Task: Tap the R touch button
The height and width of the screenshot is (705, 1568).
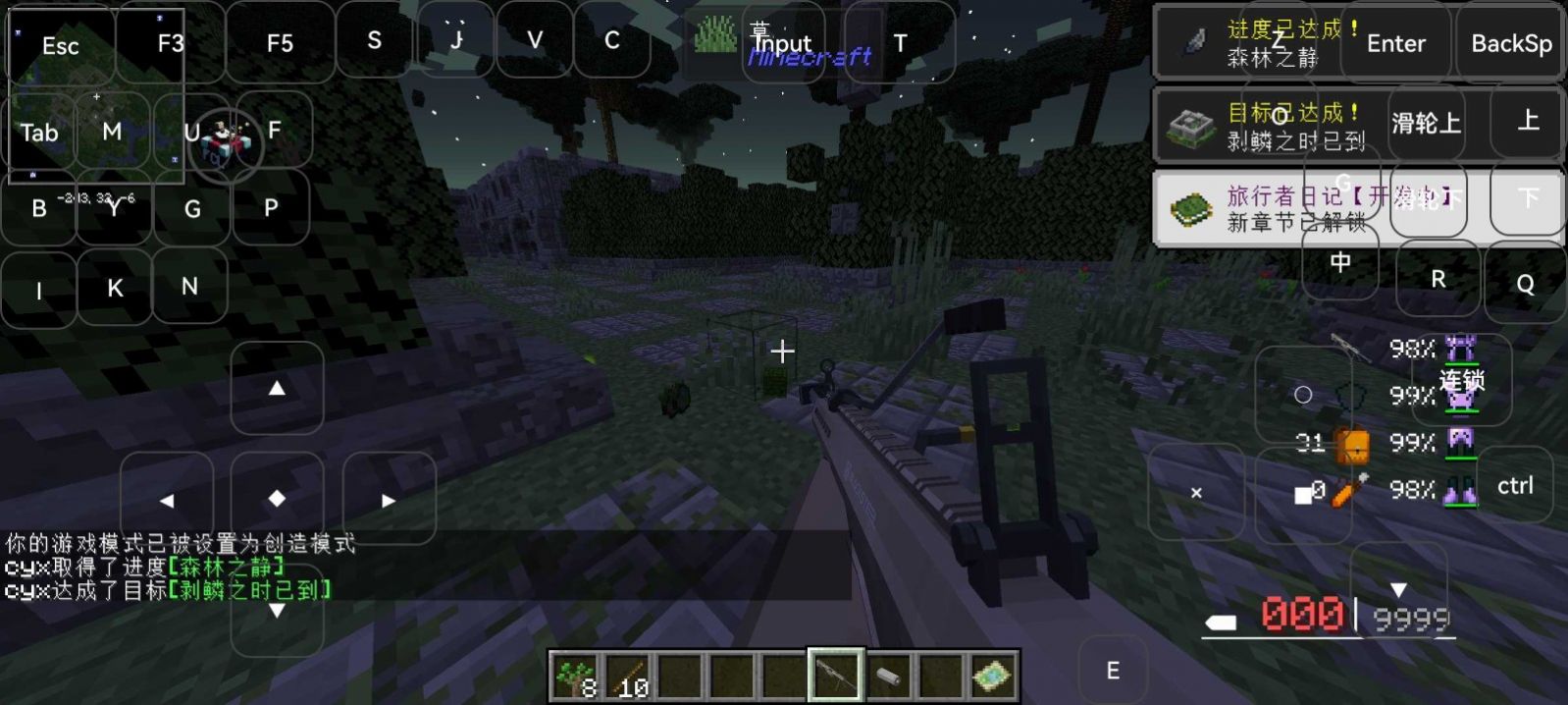Action: click(x=1437, y=280)
